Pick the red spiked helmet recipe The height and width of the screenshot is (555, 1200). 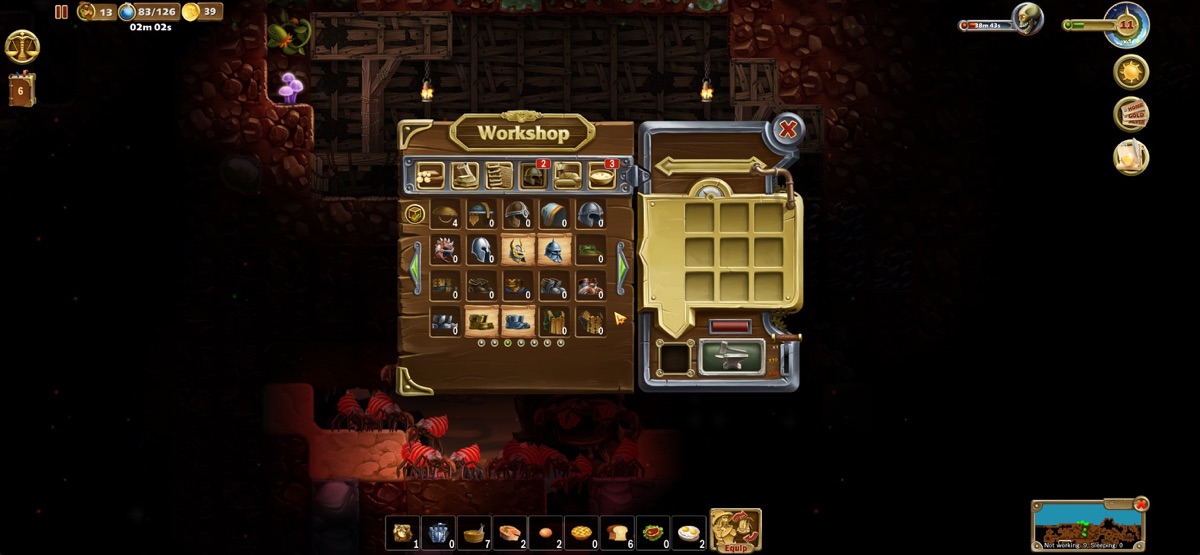[x=445, y=249]
